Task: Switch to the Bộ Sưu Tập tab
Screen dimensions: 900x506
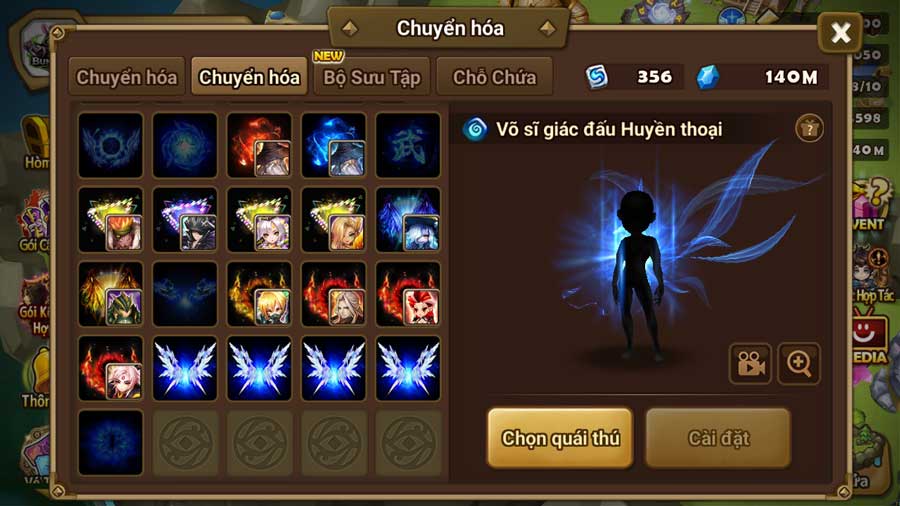Action: pyautogui.click(x=373, y=77)
